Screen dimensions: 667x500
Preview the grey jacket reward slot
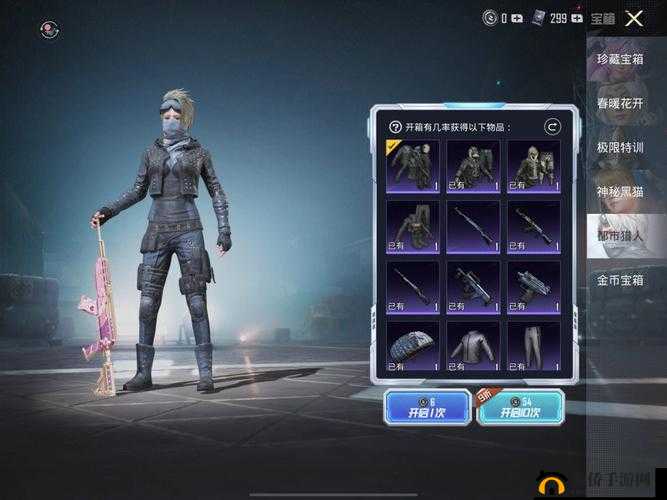click(x=473, y=345)
